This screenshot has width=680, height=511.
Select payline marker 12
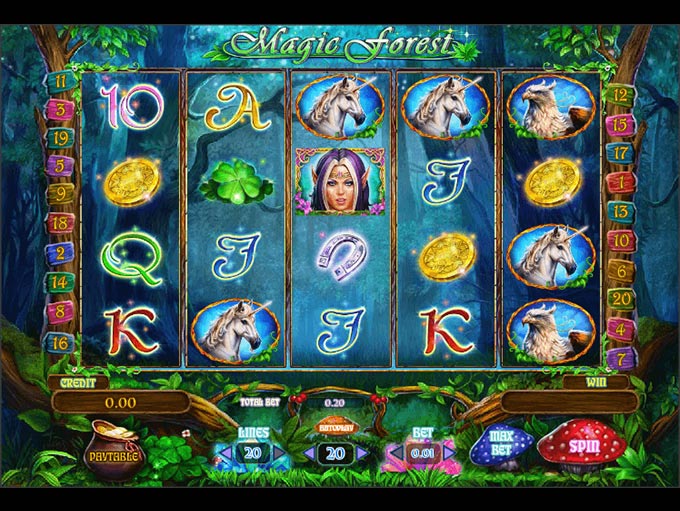pos(620,96)
